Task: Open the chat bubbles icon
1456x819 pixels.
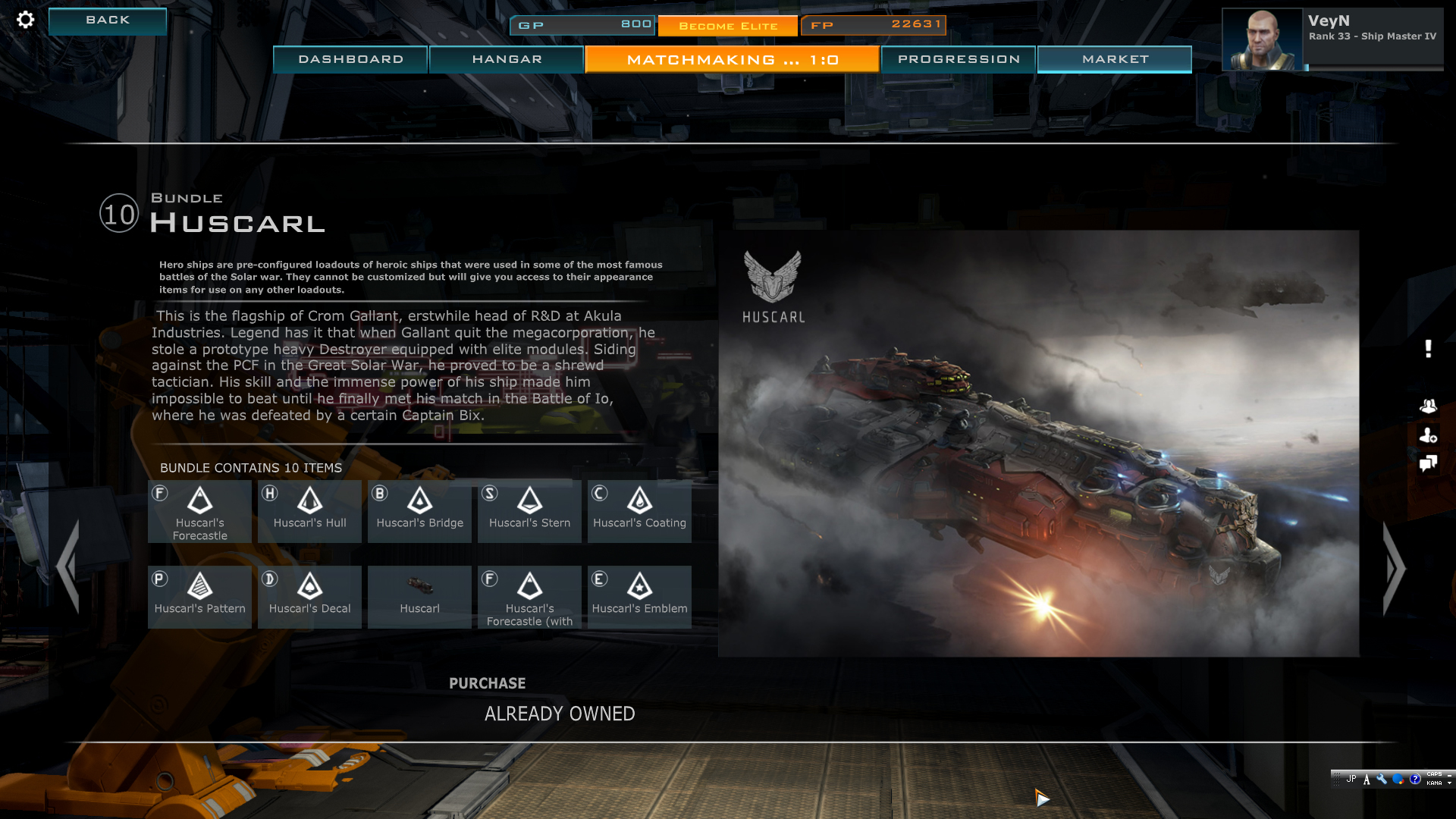Action: [1428, 463]
